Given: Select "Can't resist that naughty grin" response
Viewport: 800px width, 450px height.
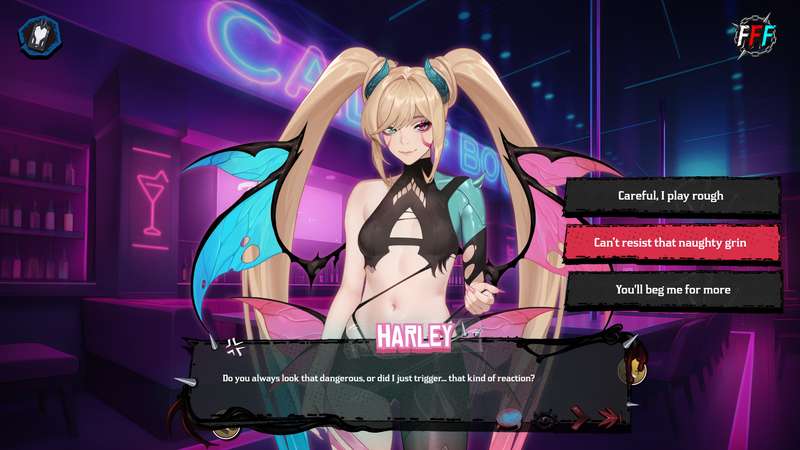Looking at the screenshot, I should (671, 242).
